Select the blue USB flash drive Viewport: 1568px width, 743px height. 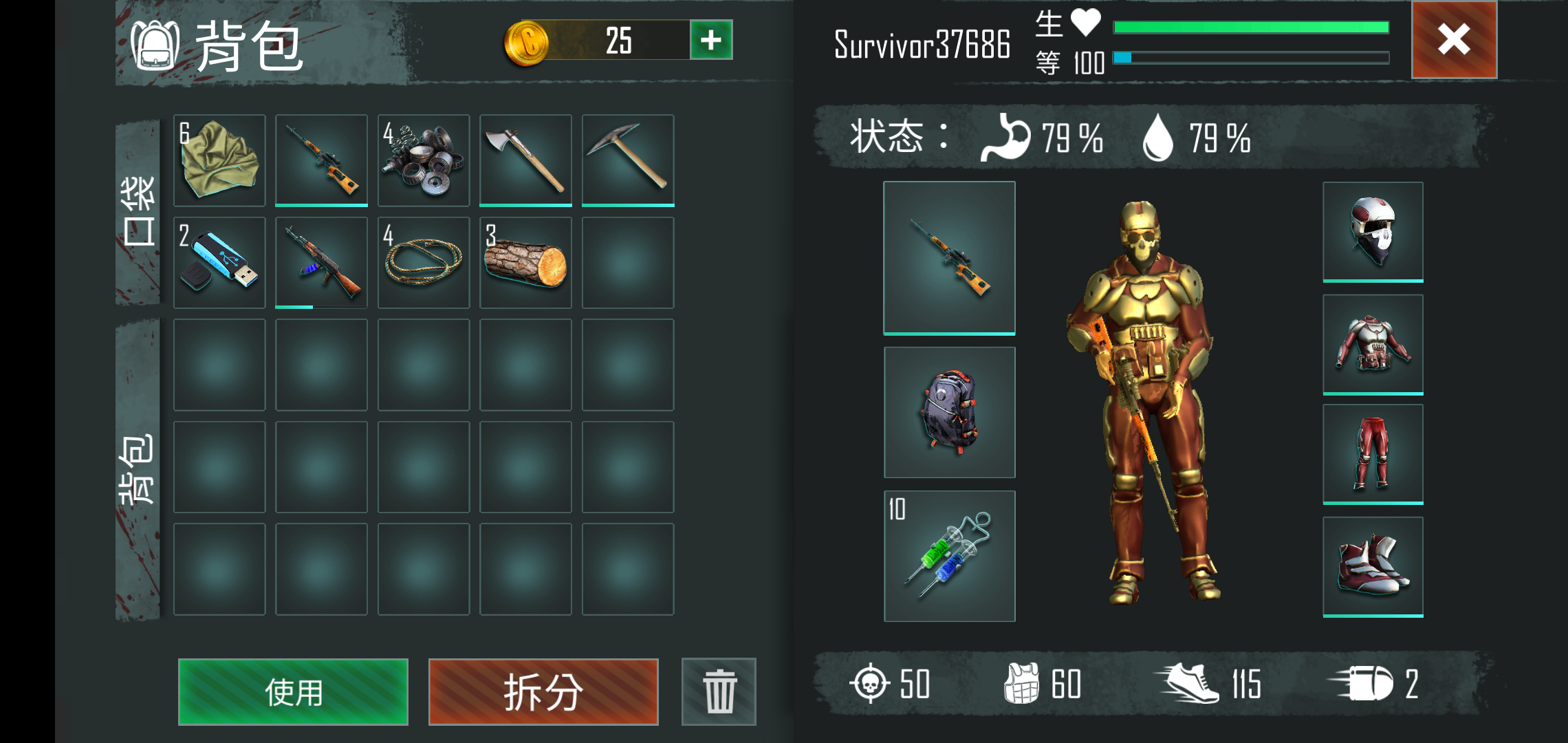[219, 263]
